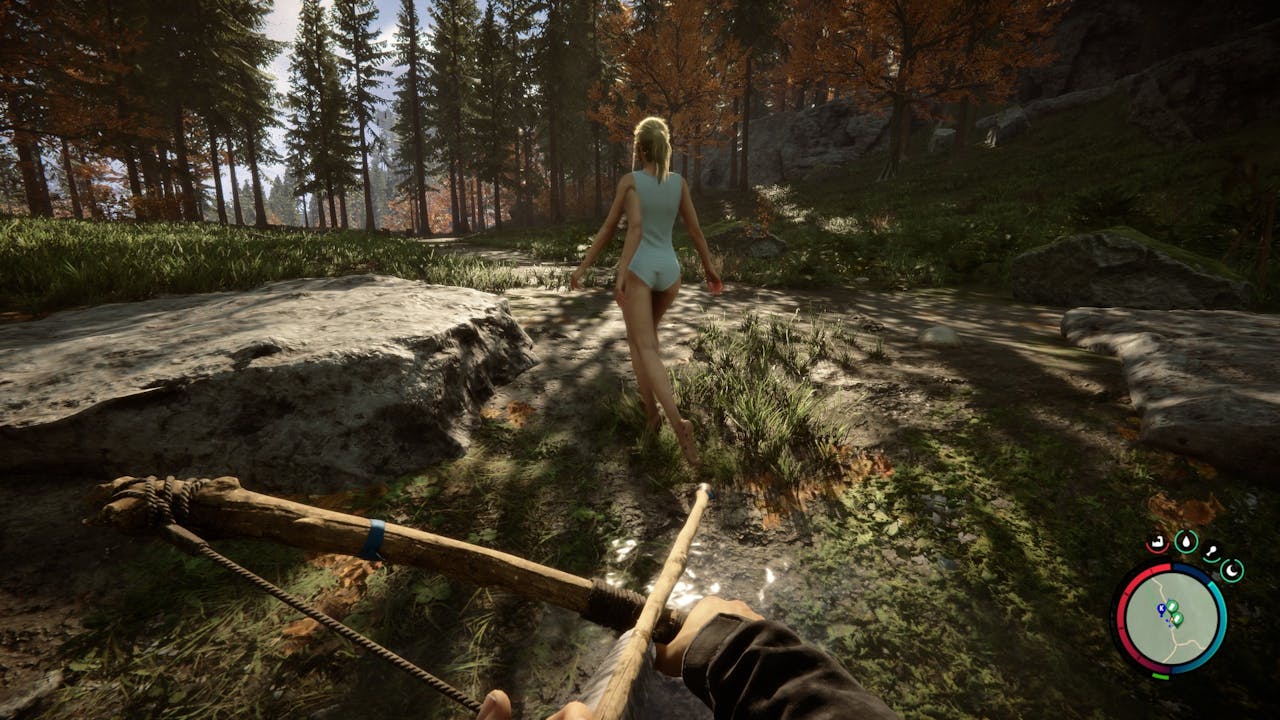This screenshot has height=720, width=1280.
Task: Click the drumstick hunger icon
Action: click(x=1211, y=551)
